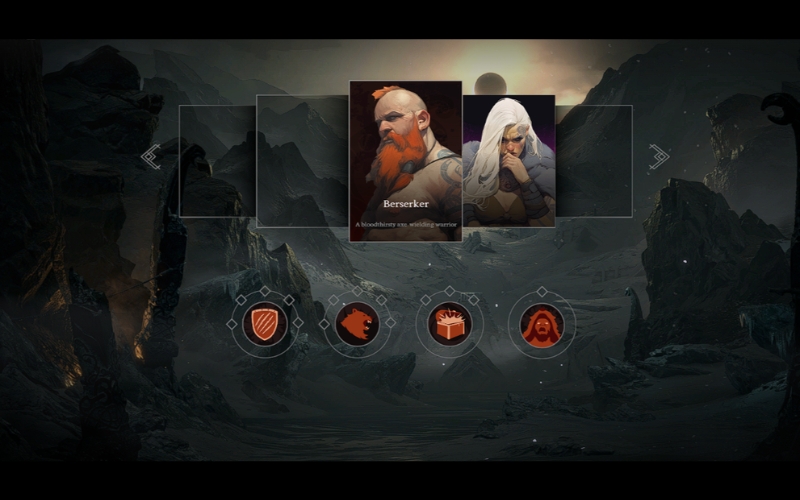Select the Berserker character card
Image resolution: width=800 pixels, height=500 pixels.
[405, 160]
